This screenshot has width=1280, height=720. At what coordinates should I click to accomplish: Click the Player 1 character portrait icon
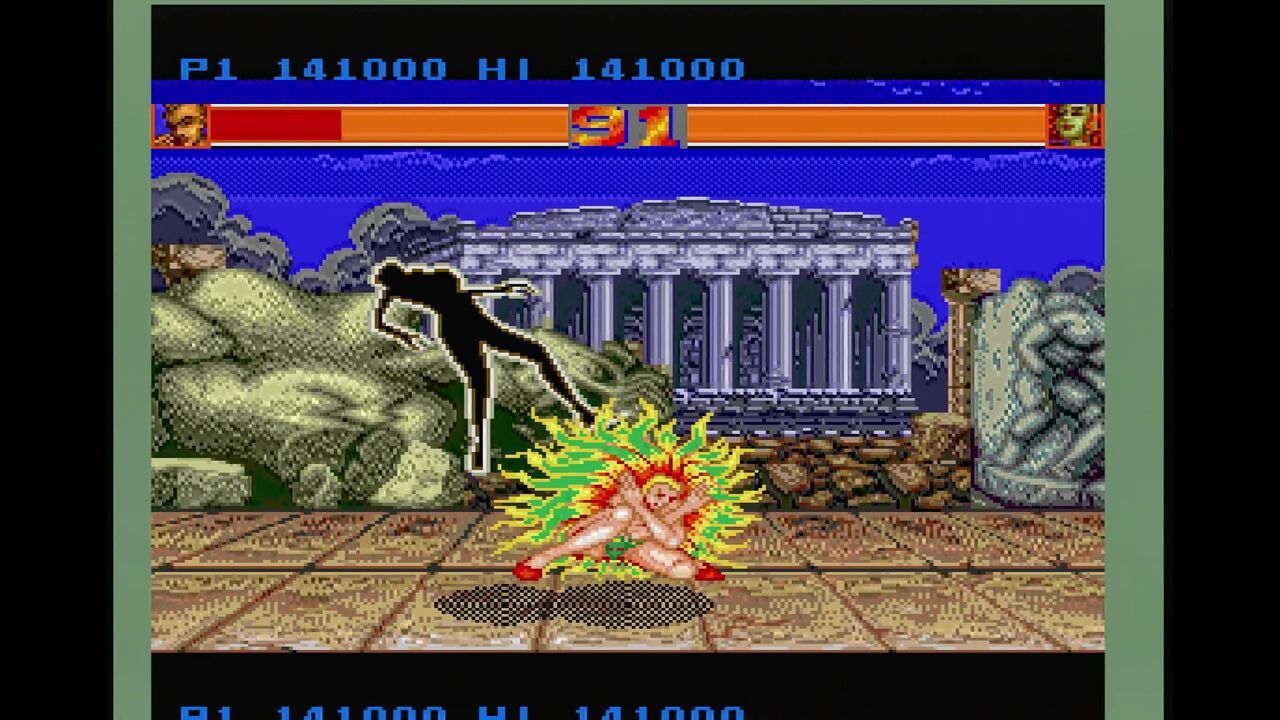[x=180, y=124]
